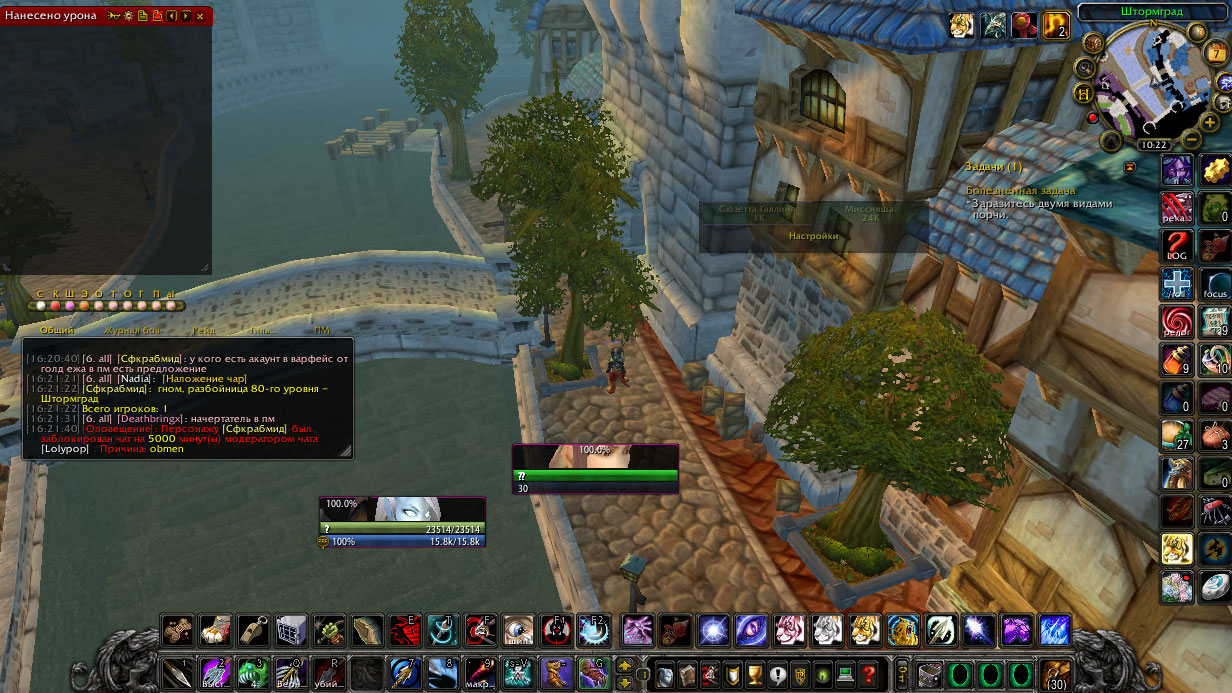Click the Штормград zone name header
Screen dimensions: 1232x693
click(x=1154, y=12)
